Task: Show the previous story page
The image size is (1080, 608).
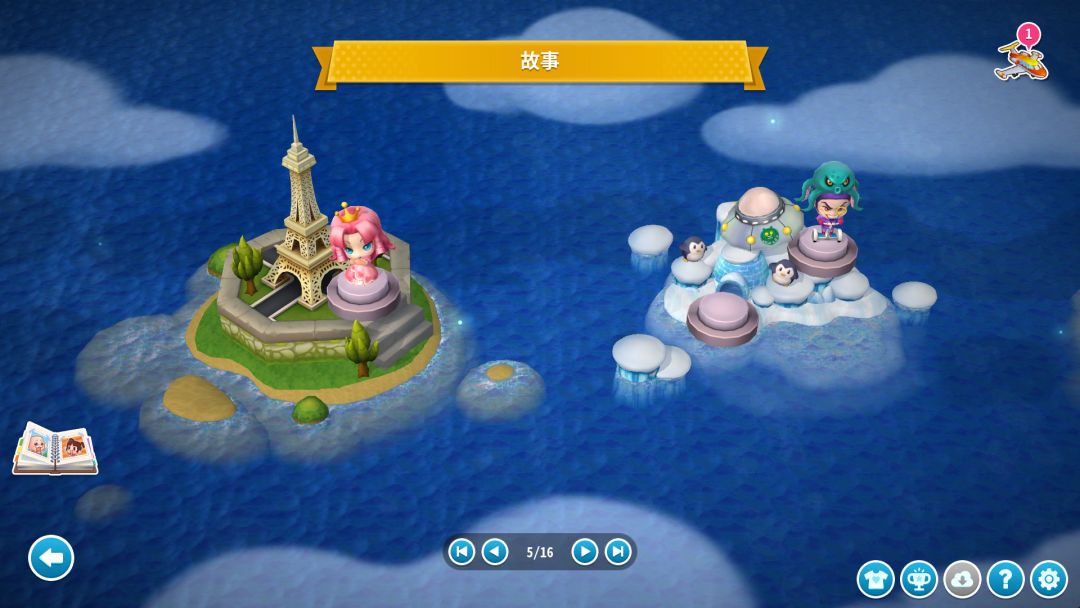Action: (x=495, y=552)
